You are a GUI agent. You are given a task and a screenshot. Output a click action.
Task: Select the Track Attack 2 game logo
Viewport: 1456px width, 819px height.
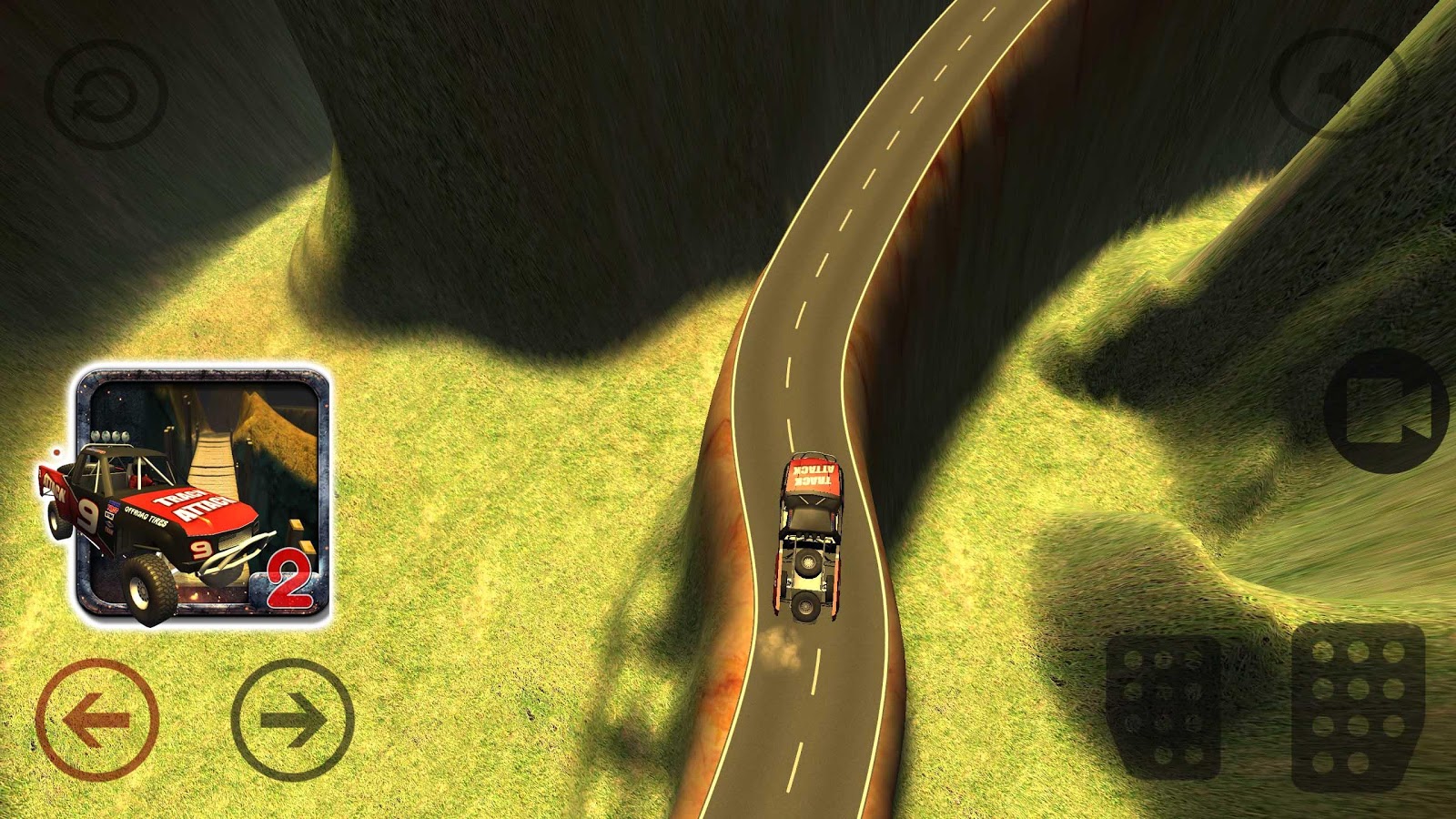(x=205, y=496)
